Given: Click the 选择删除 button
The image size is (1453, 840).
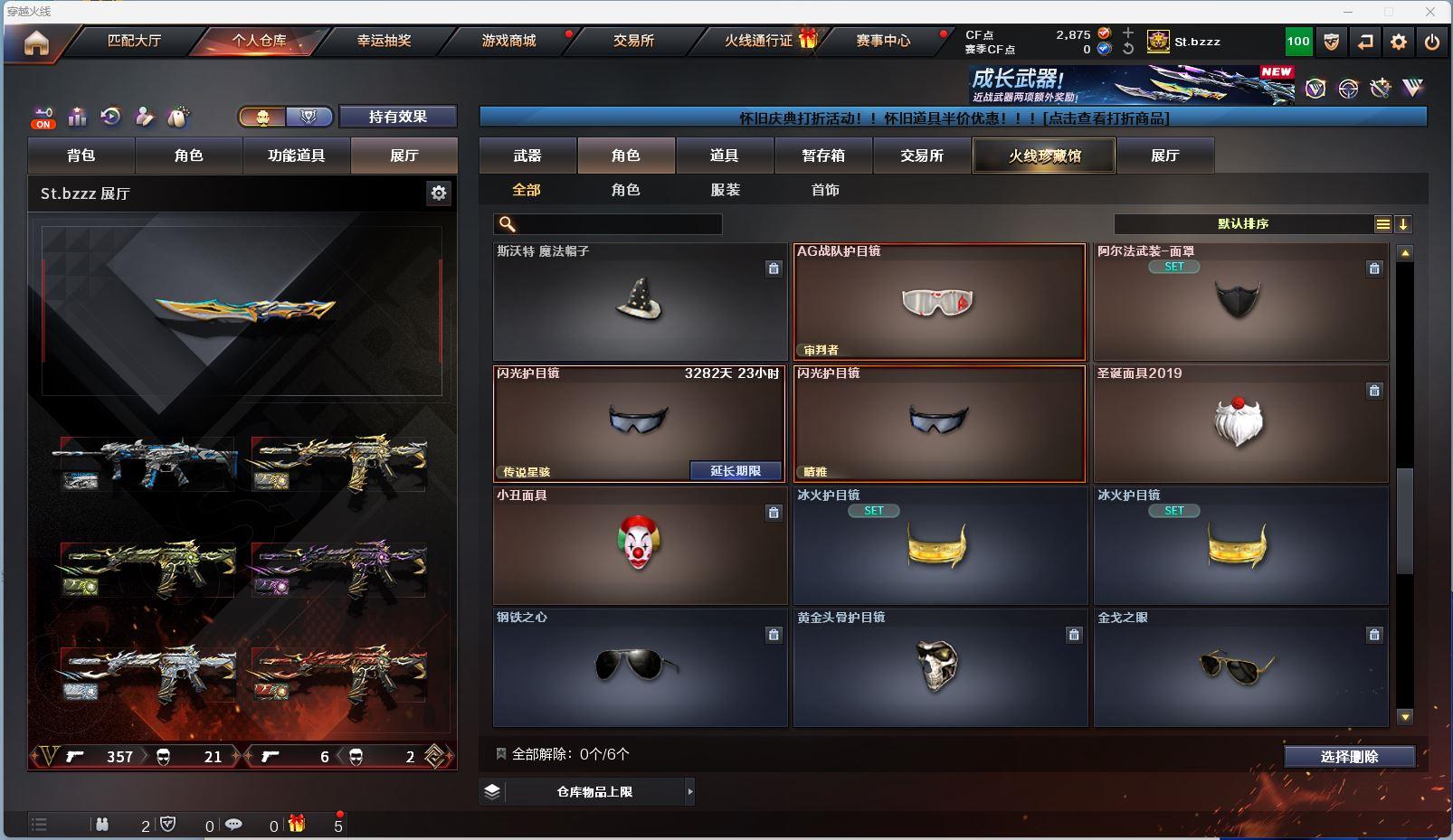Looking at the screenshot, I should pyautogui.click(x=1349, y=757).
